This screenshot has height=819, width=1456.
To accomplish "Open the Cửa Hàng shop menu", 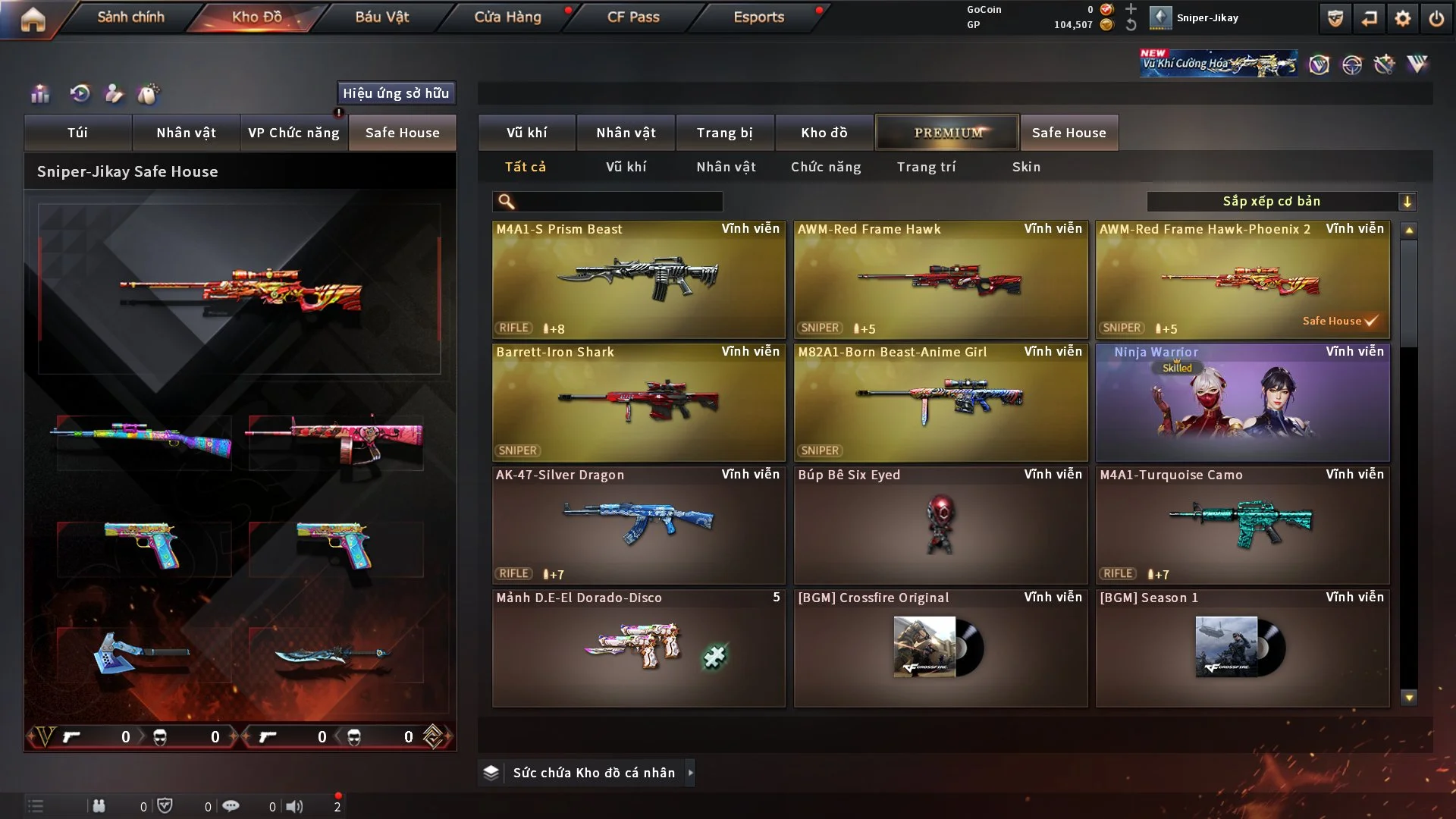I will point(507,17).
